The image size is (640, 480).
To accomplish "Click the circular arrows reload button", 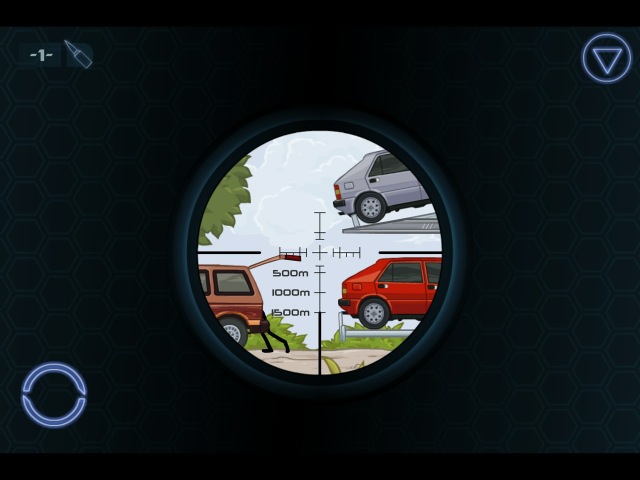I will 54,395.
